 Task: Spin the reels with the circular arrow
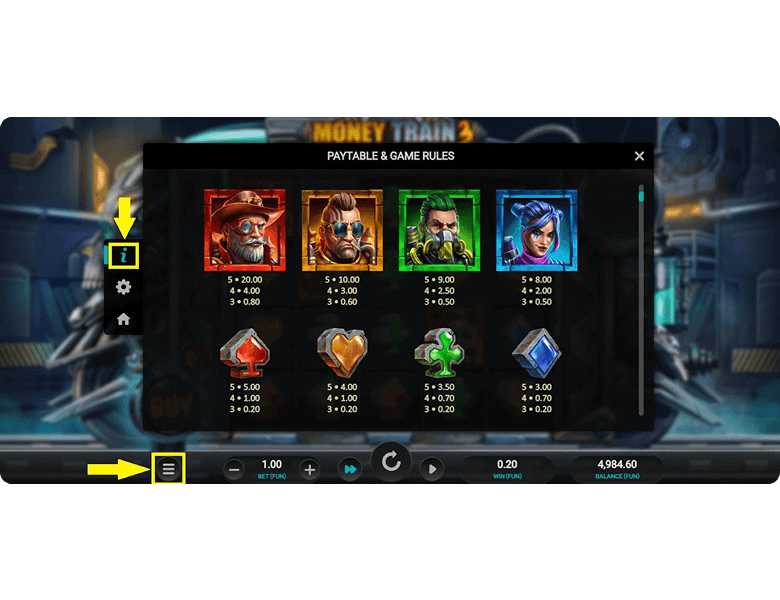pyautogui.click(x=391, y=461)
